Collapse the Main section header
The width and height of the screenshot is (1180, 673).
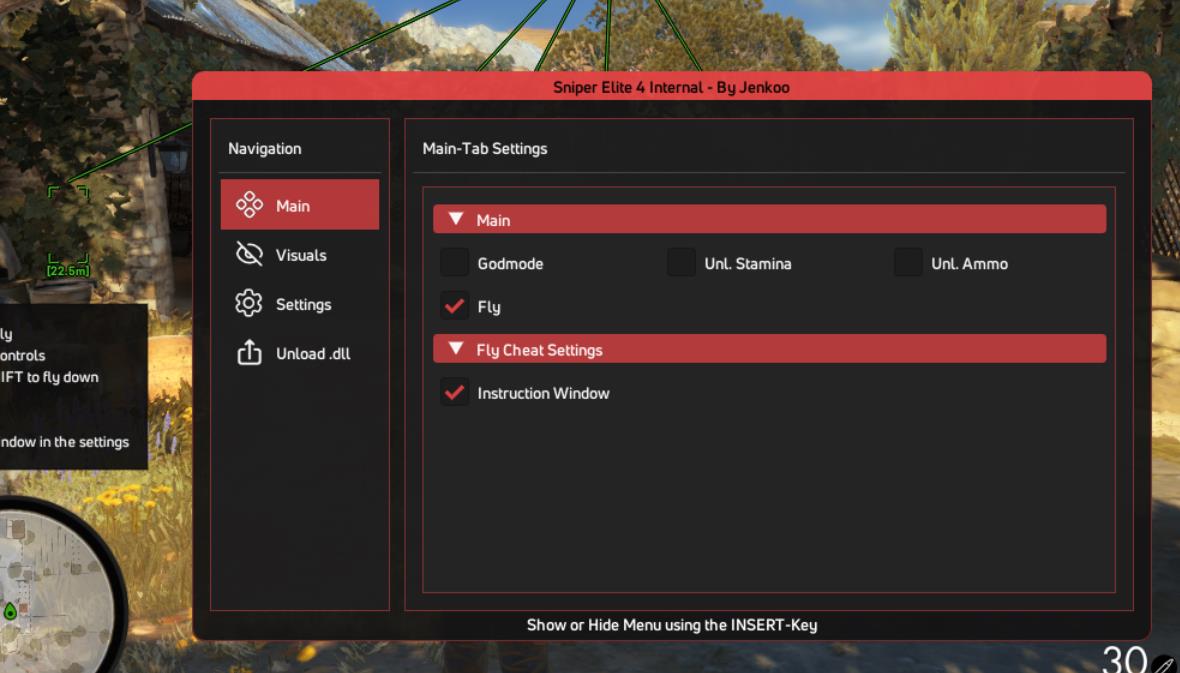768,220
